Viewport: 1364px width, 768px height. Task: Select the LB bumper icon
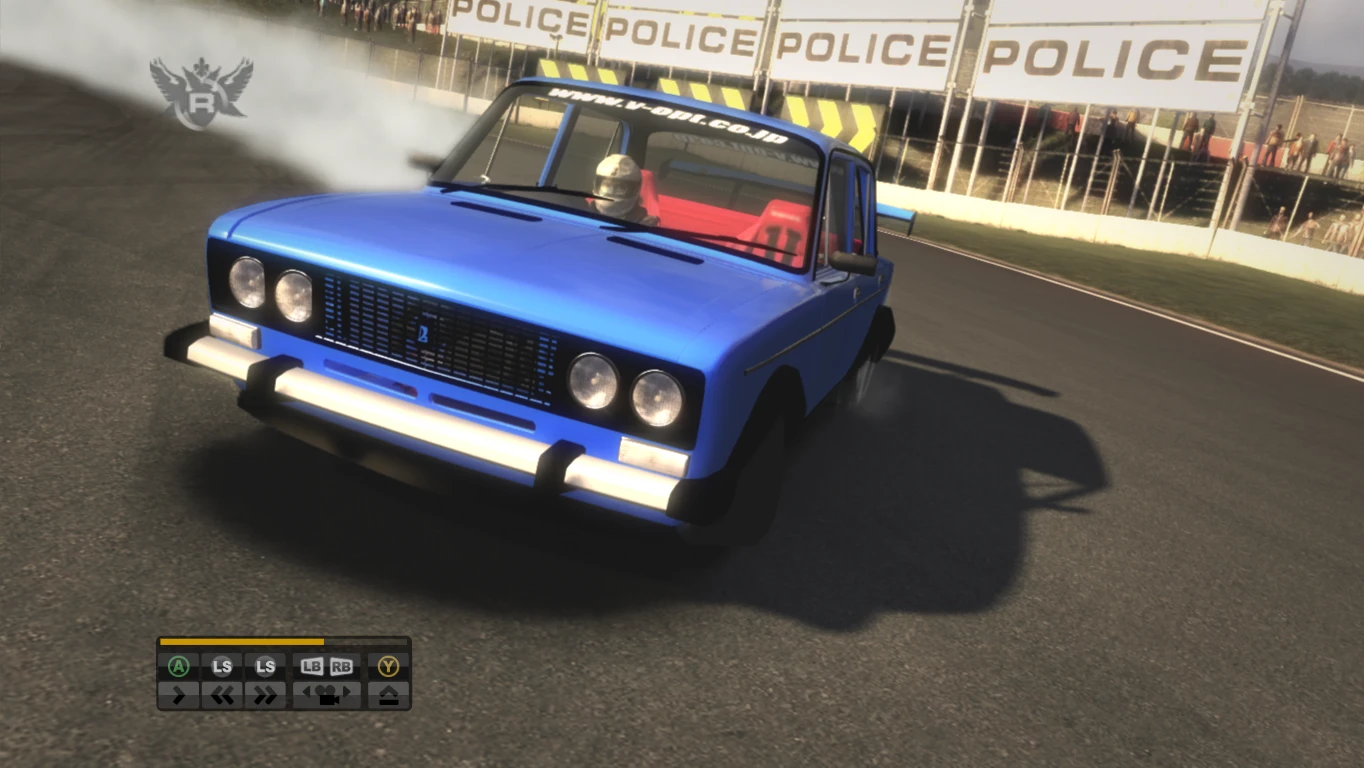click(x=312, y=666)
